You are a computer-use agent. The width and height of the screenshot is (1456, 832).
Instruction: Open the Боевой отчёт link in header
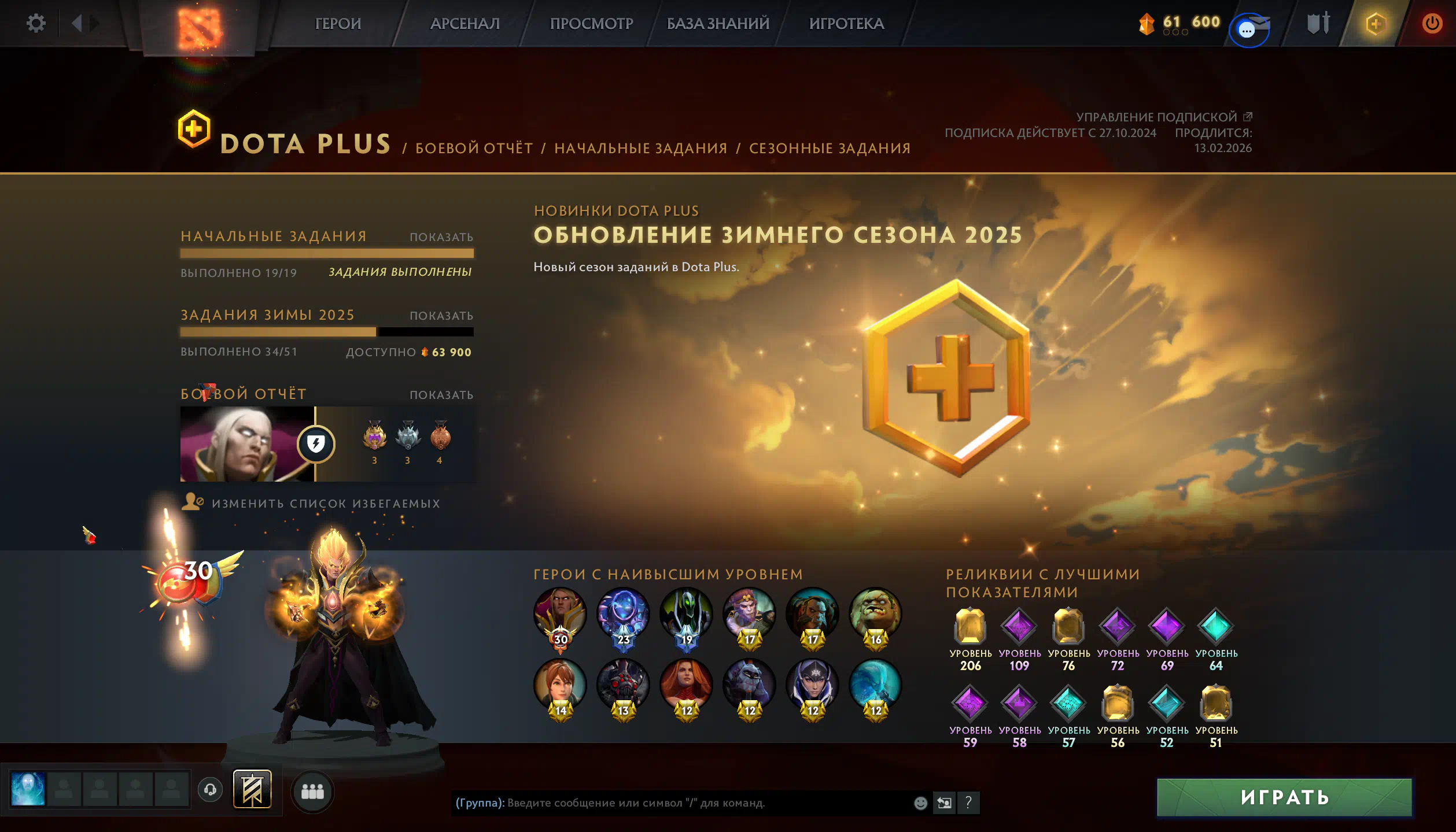[474, 149]
